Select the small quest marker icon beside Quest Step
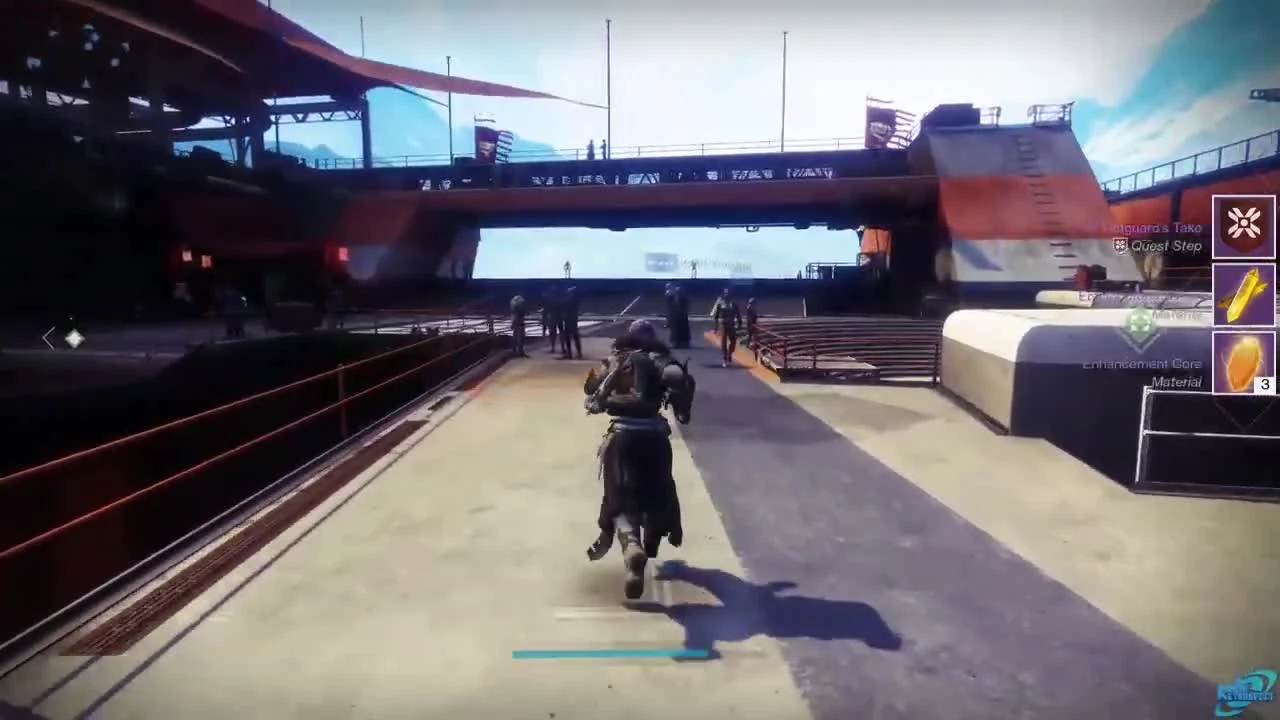 (1118, 246)
